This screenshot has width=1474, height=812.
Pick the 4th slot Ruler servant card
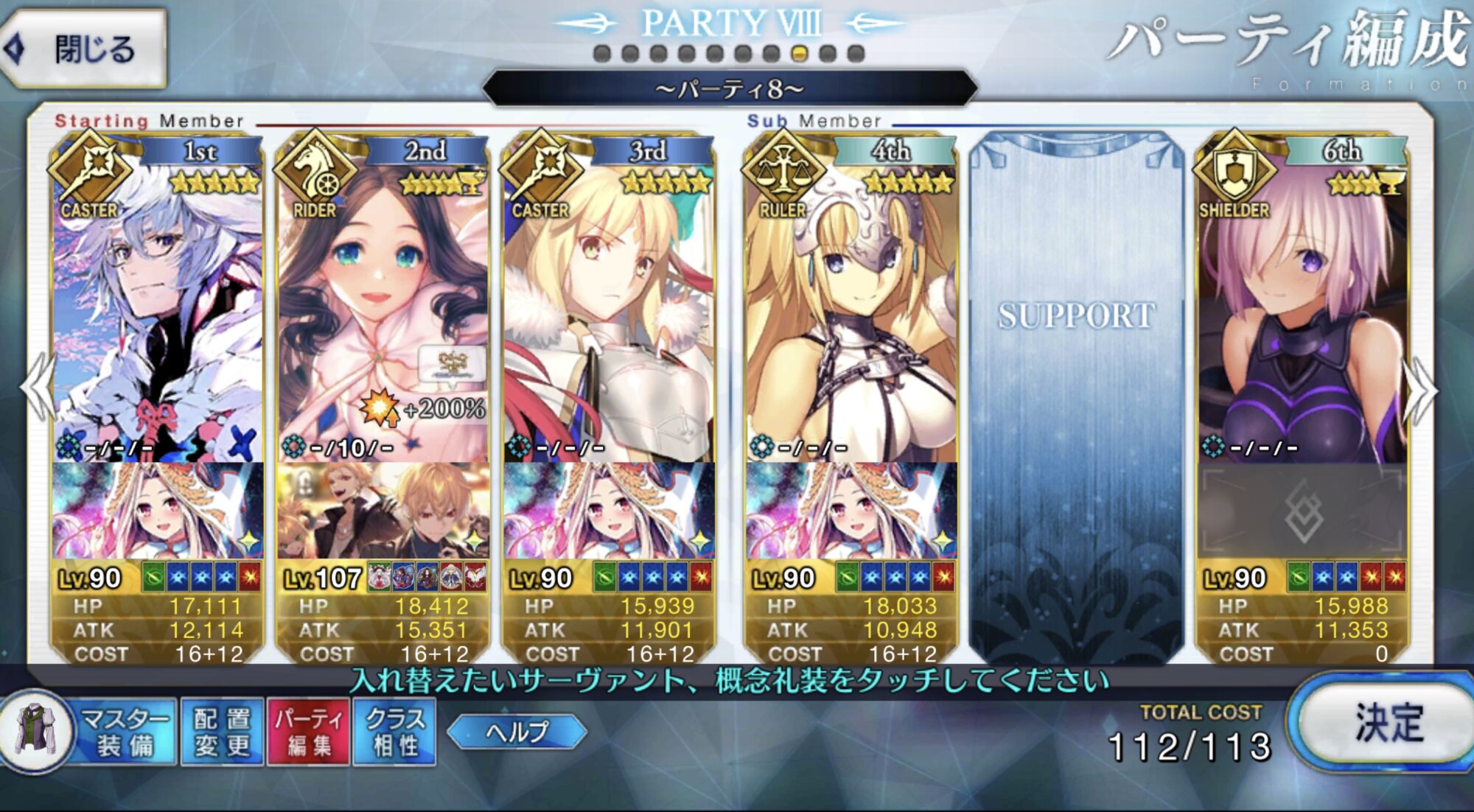tap(851, 309)
